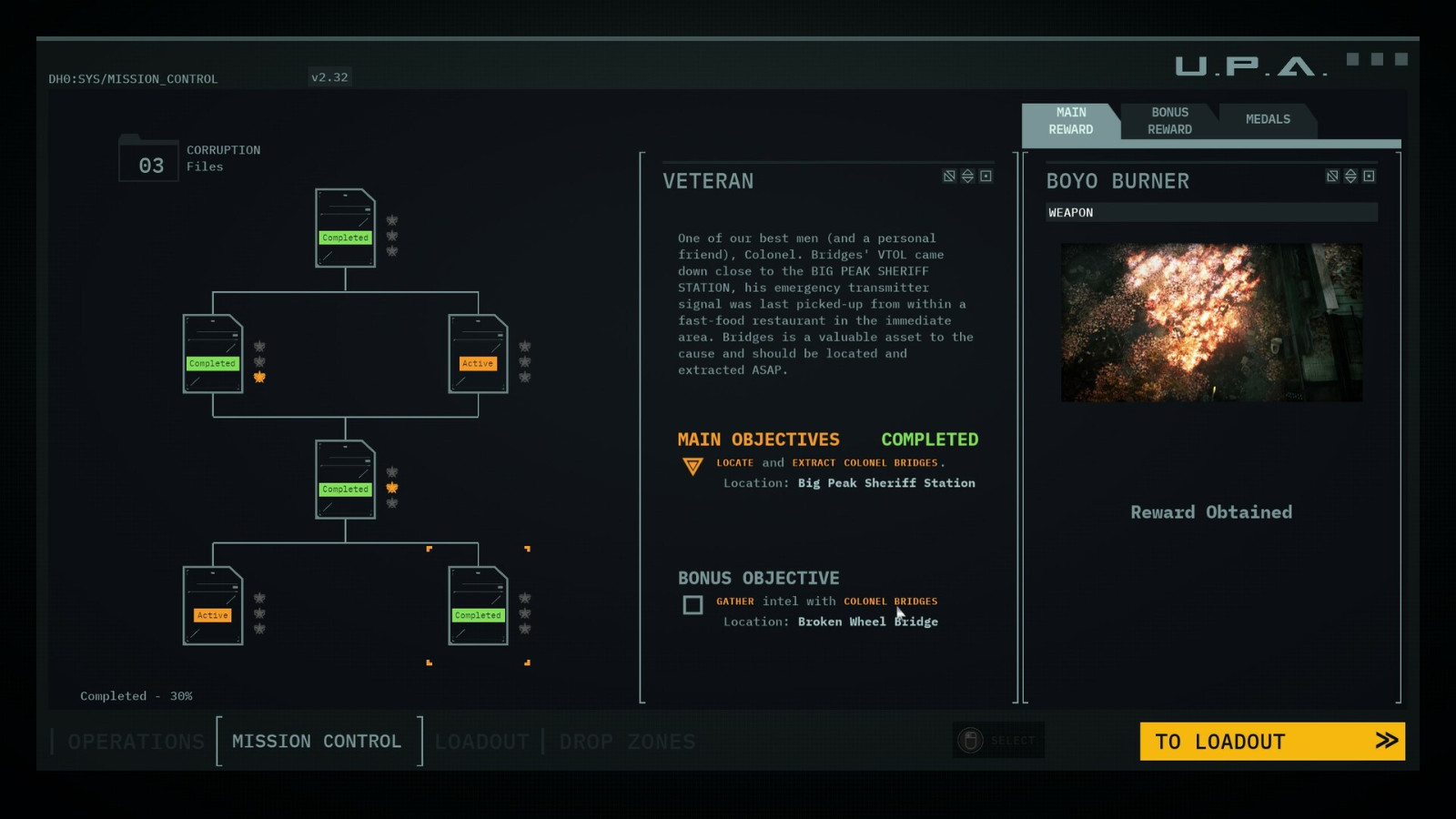The width and height of the screenshot is (1456, 819).
Task: Open the MEDALS tab
Action: [1268, 119]
